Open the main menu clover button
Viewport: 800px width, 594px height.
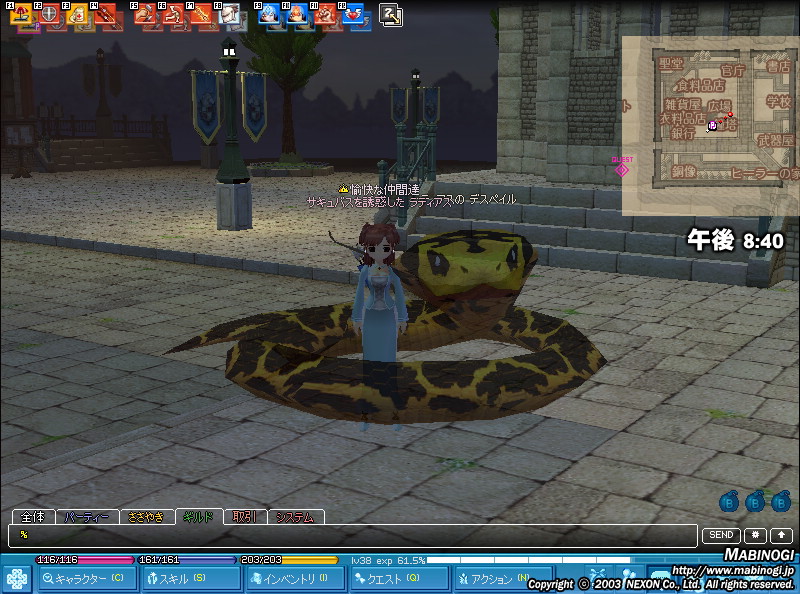pyautogui.click(x=17, y=579)
